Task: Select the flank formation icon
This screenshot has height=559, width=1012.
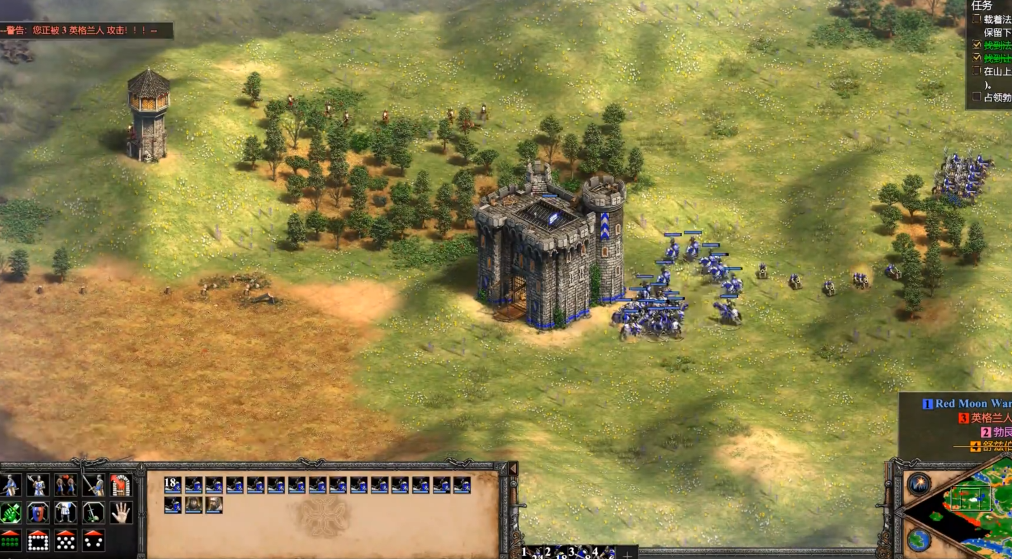Action: (93, 541)
